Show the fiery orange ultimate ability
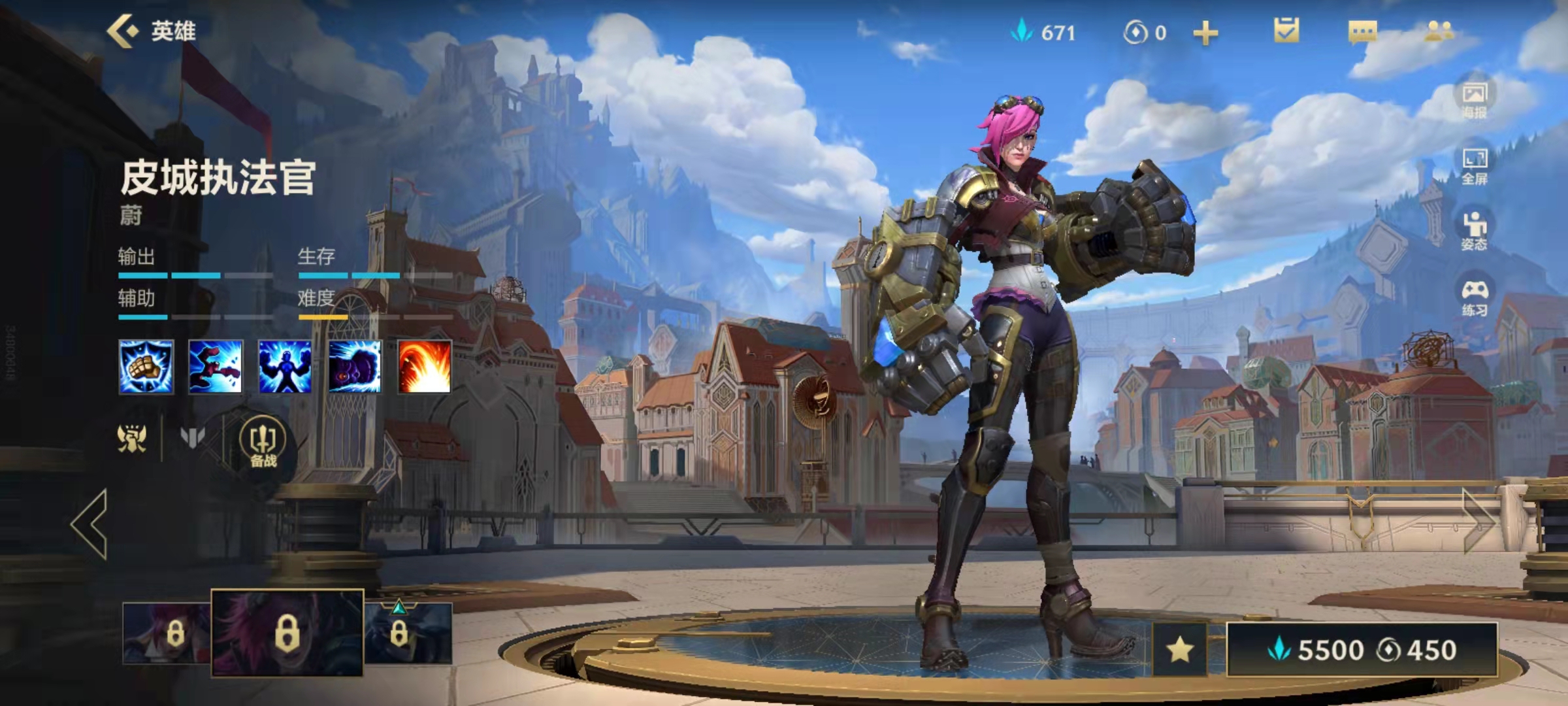Screen dimensions: 1568x706 424,367
